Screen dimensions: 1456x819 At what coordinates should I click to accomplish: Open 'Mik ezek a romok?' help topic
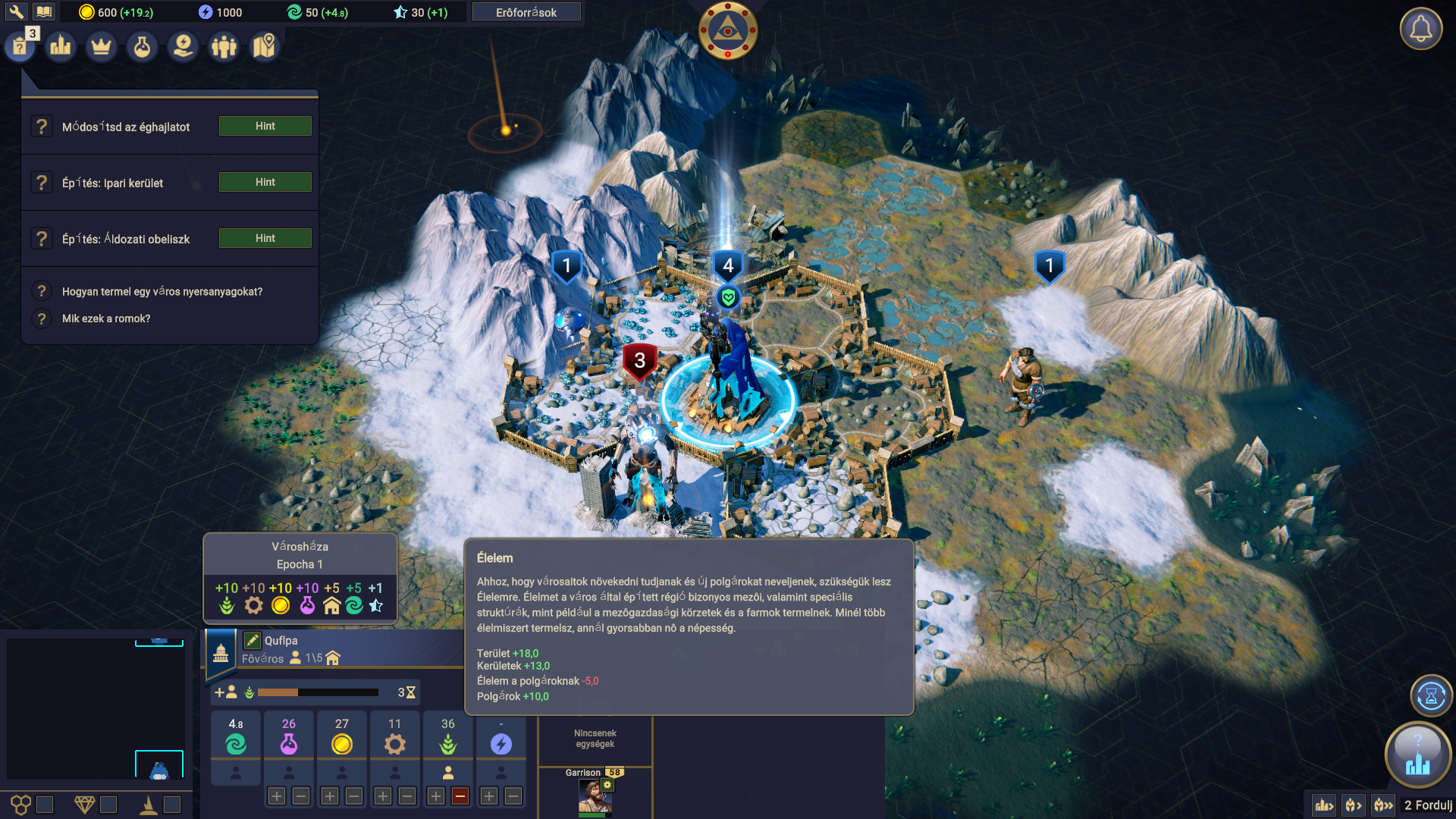[106, 318]
